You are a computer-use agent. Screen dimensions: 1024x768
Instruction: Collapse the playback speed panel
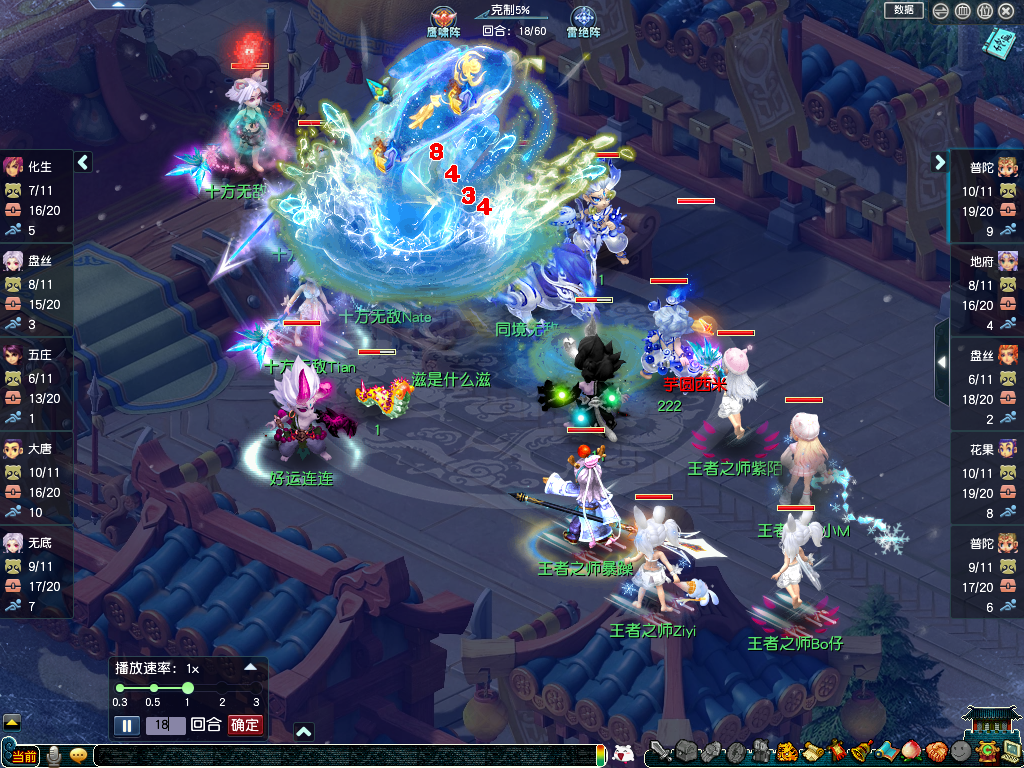(250, 666)
